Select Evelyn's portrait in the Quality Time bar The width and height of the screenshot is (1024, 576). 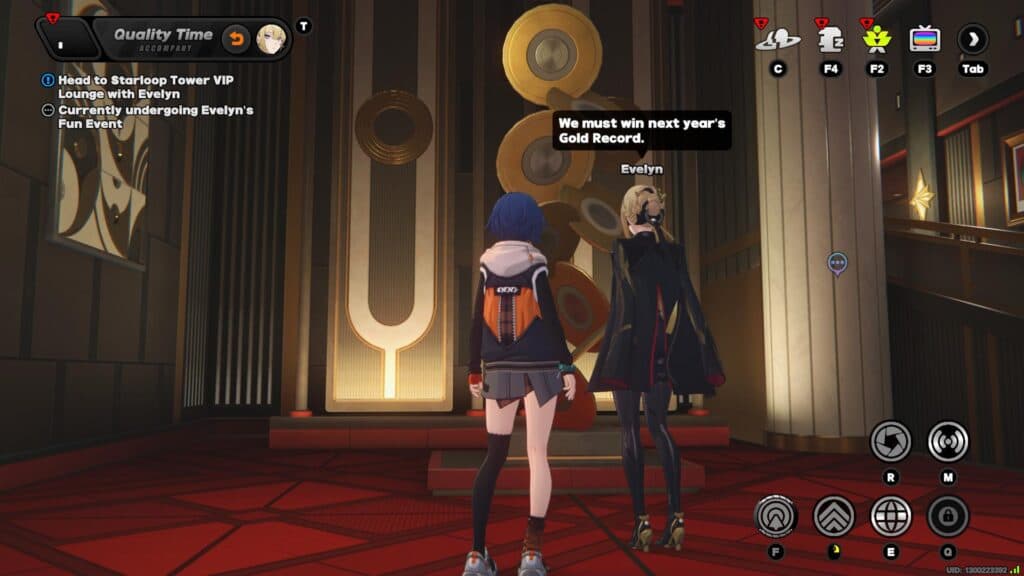[x=271, y=39]
